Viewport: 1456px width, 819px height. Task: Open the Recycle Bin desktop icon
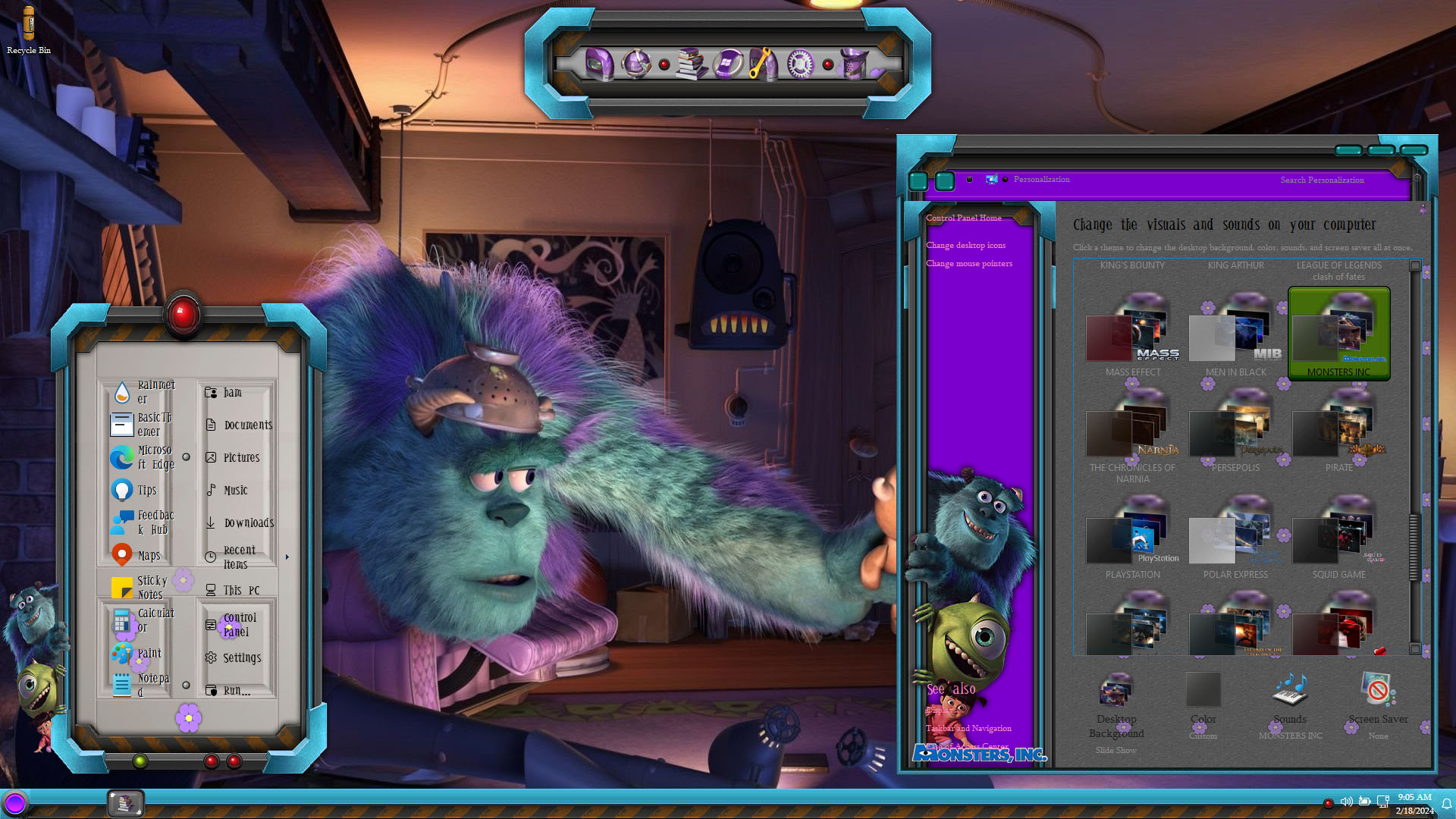[29, 29]
